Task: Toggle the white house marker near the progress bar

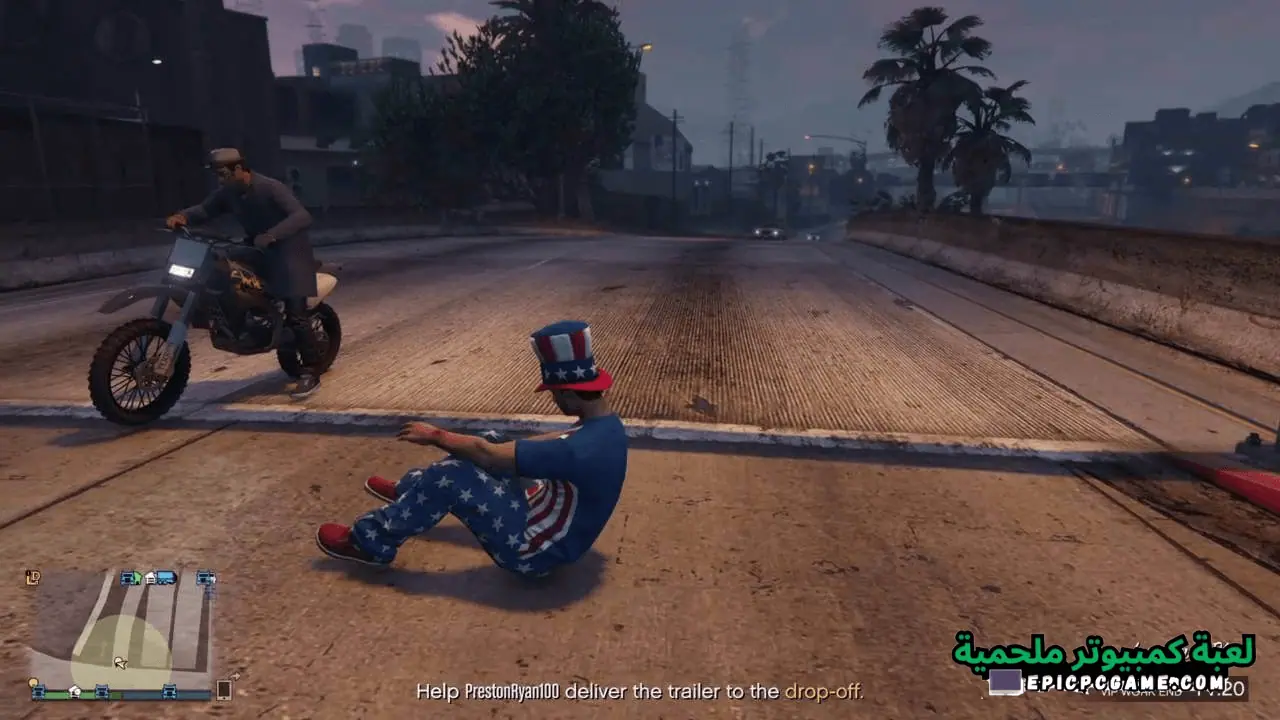Action: click(x=75, y=691)
